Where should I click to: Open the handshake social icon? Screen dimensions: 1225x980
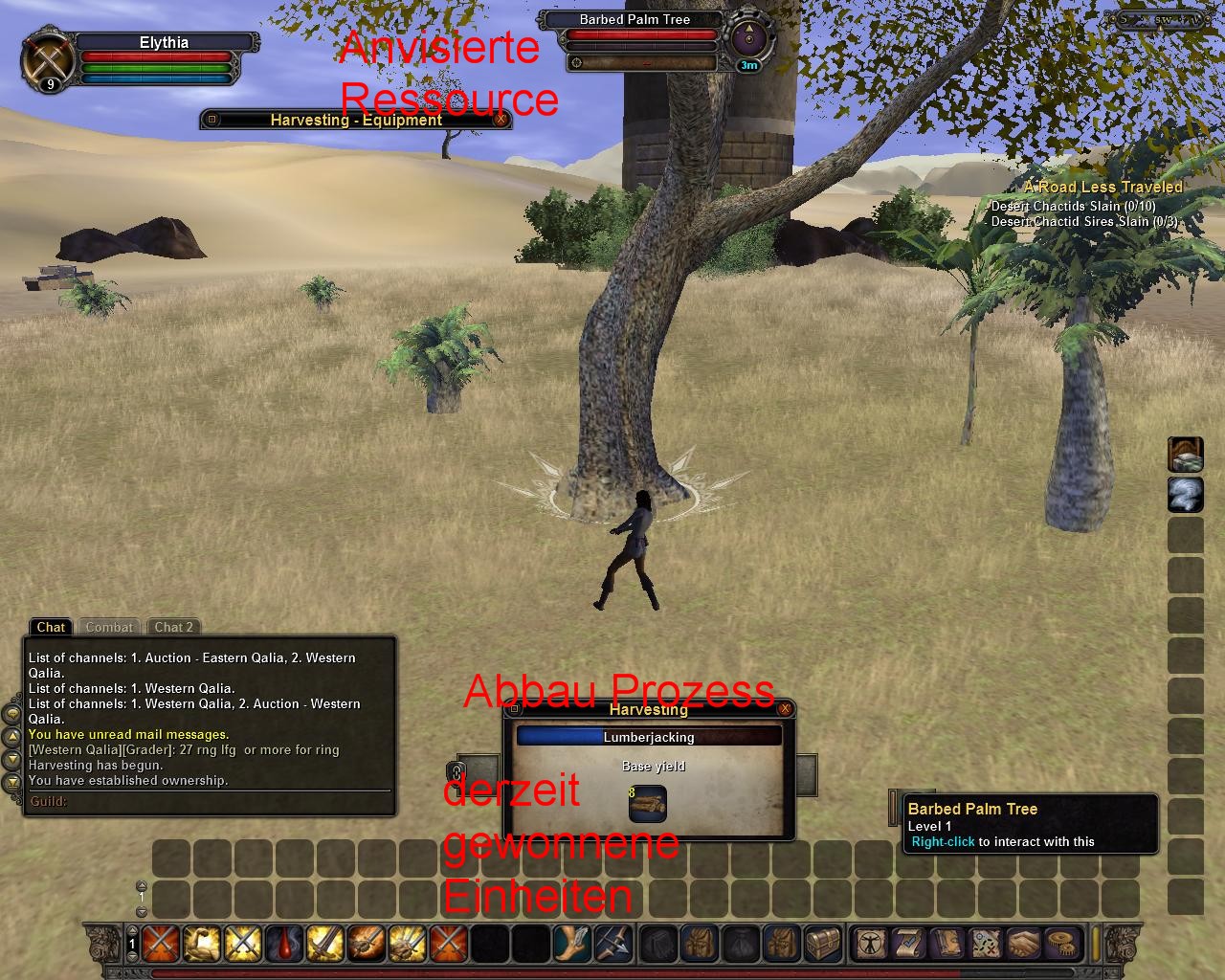(1025, 944)
